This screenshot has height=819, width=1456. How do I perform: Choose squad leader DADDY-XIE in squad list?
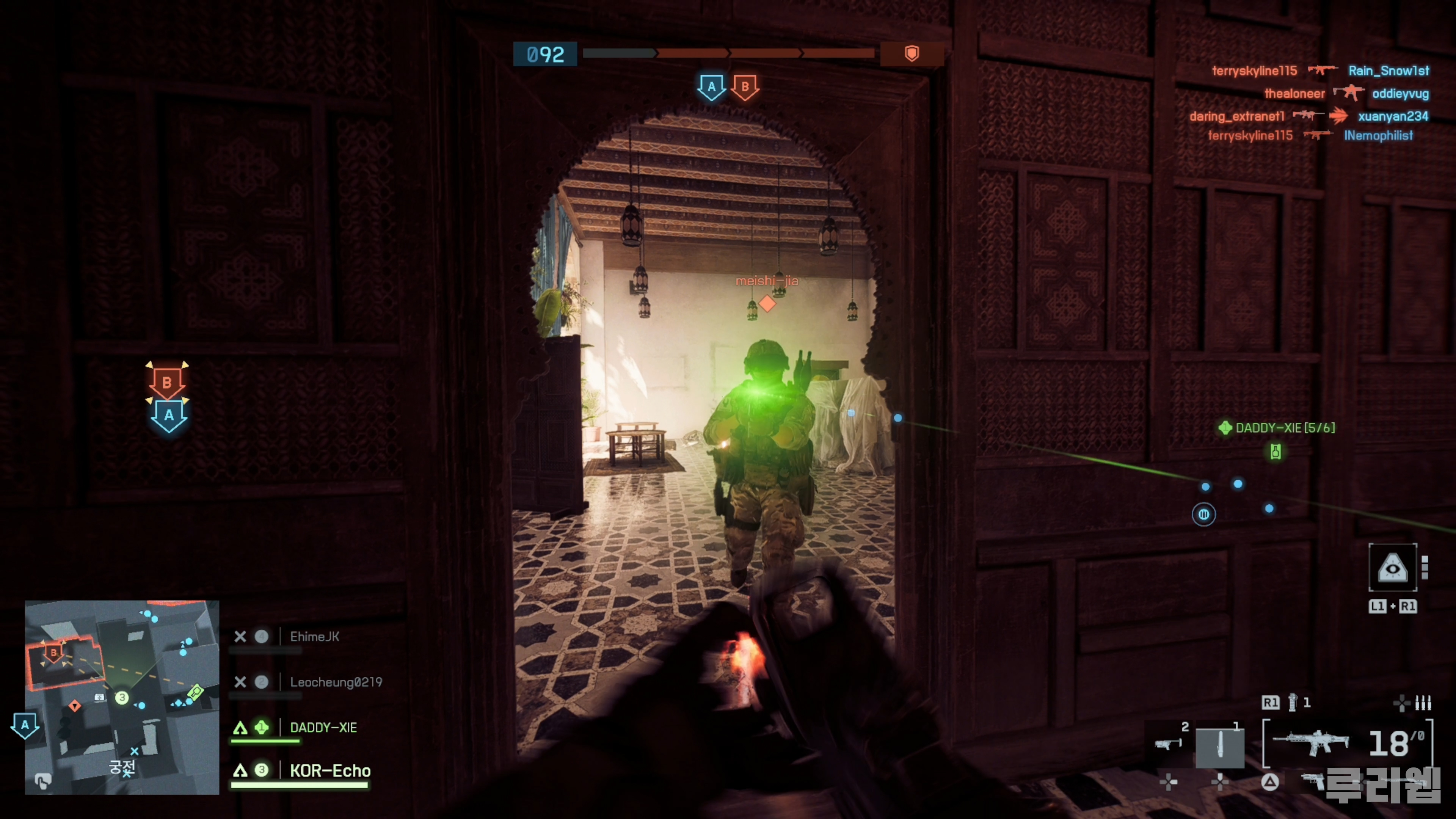323,728
